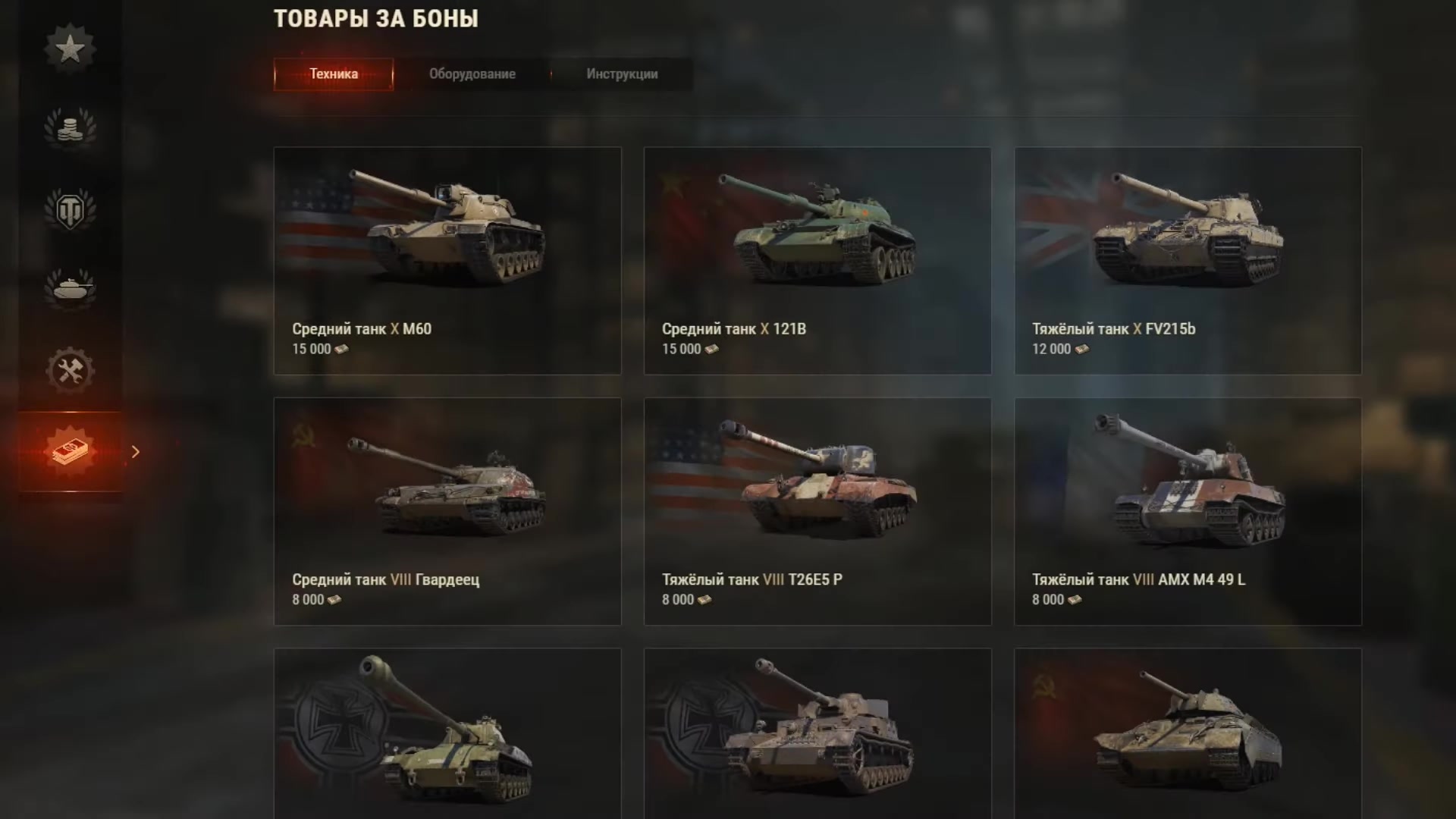The width and height of the screenshot is (1456, 819).
Task: Click the star icon in sidebar
Action: click(70, 49)
